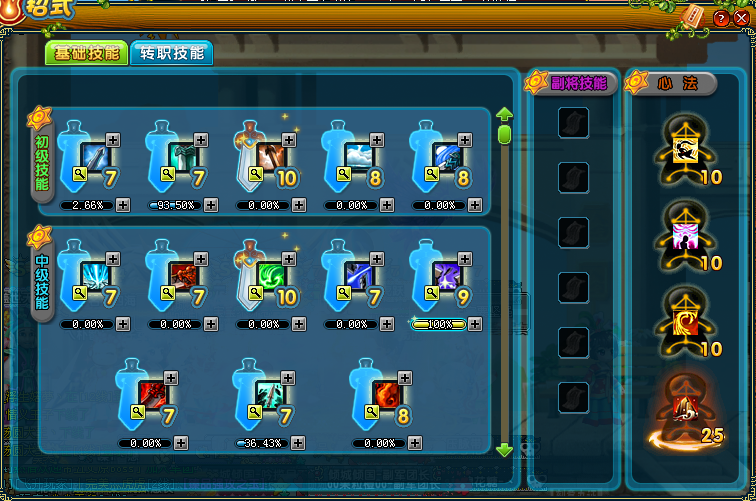This screenshot has height=501, width=756.
Task: Select the fire skill icon at level 8
Action: tap(387, 394)
